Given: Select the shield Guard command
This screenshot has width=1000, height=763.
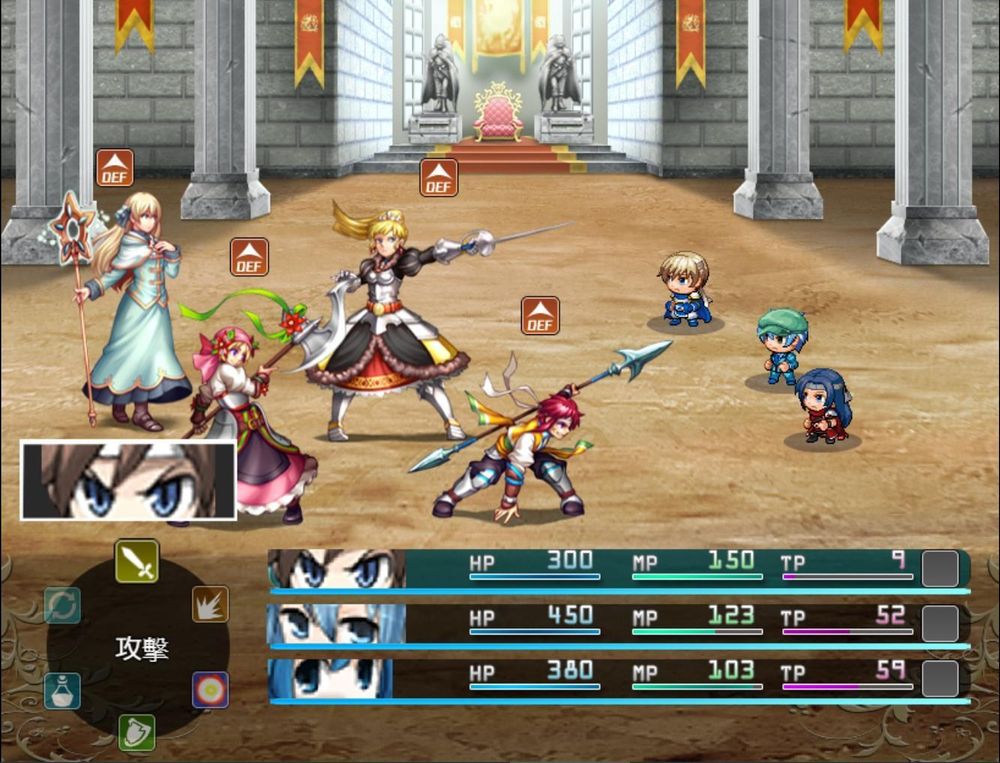Looking at the screenshot, I should (x=137, y=732).
